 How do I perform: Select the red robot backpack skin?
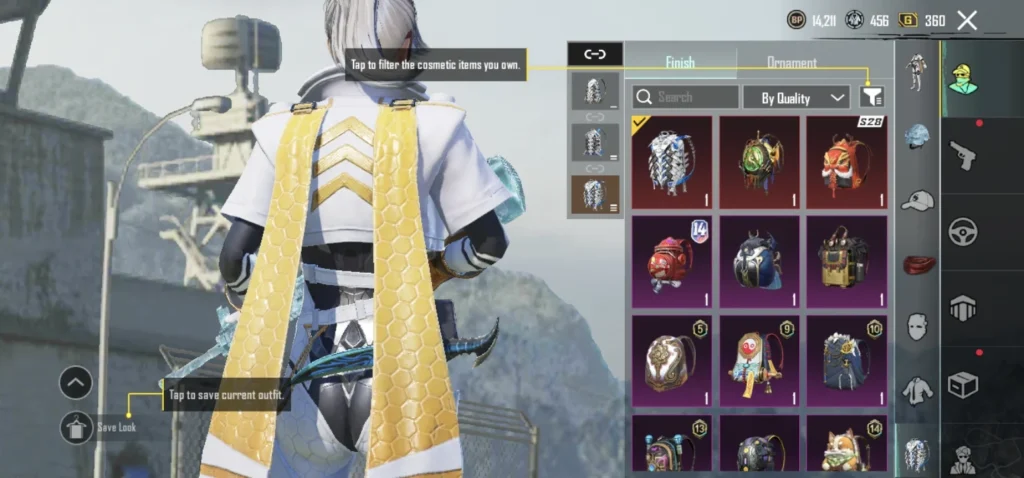pos(671,262)
